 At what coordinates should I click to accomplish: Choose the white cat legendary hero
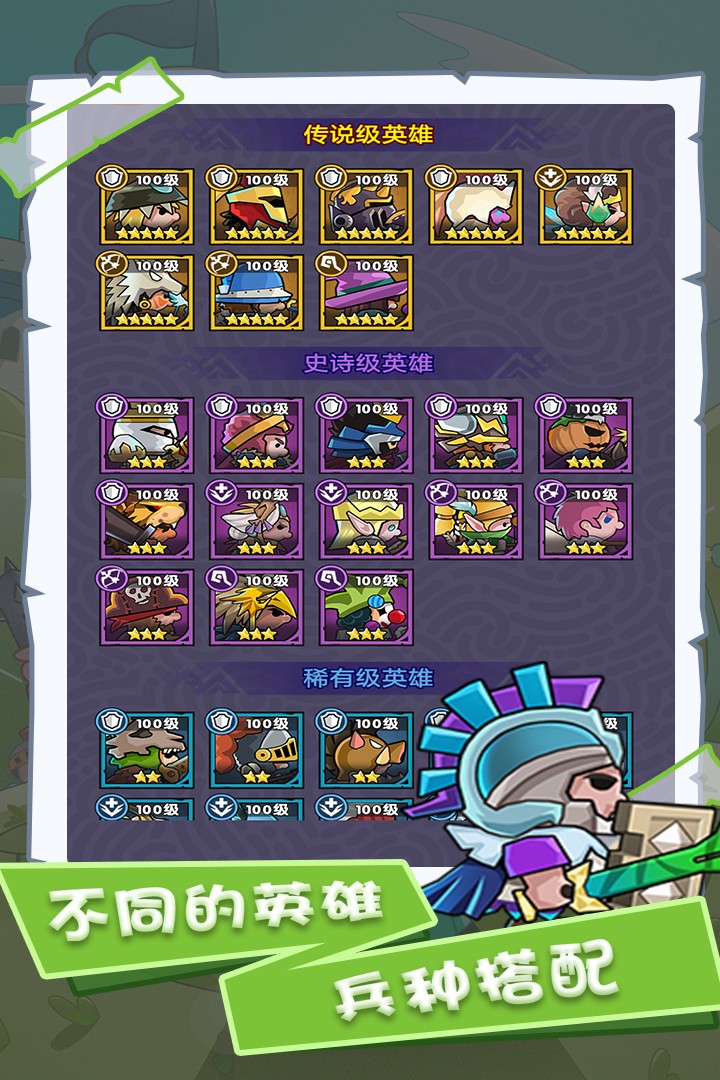click(476, 206)
